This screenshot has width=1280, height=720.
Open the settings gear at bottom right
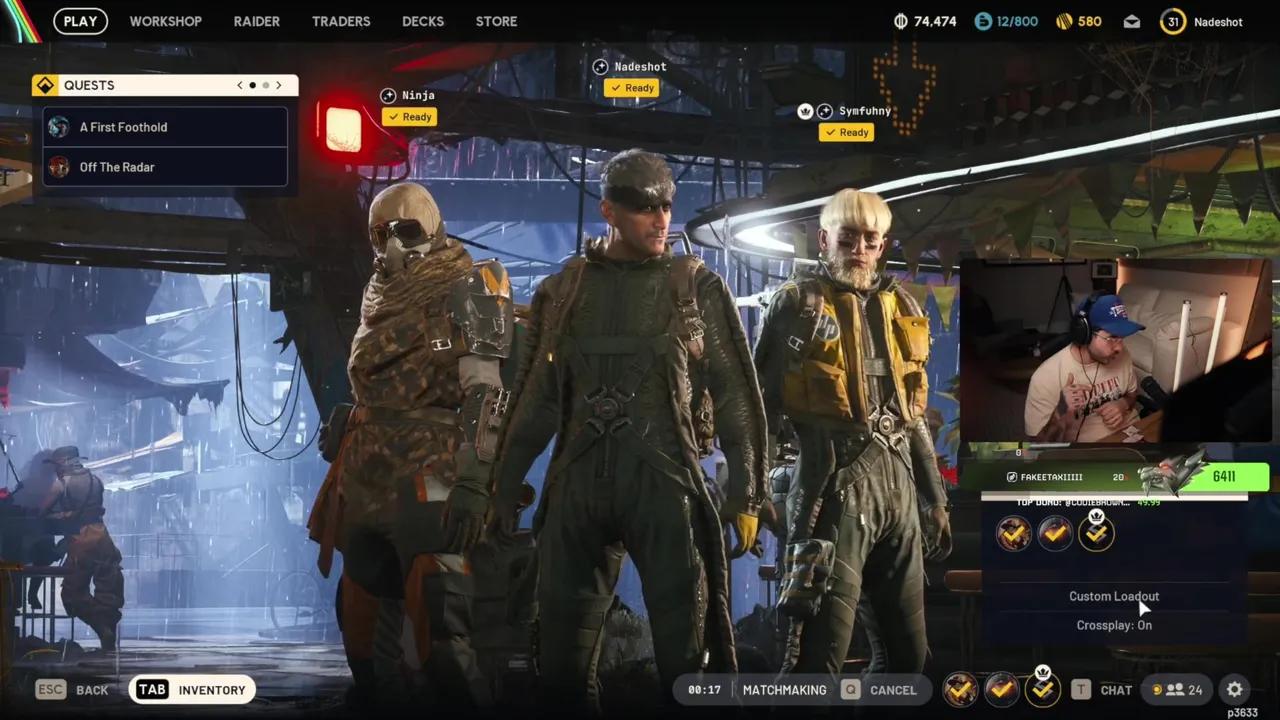tap(1235, 689)
